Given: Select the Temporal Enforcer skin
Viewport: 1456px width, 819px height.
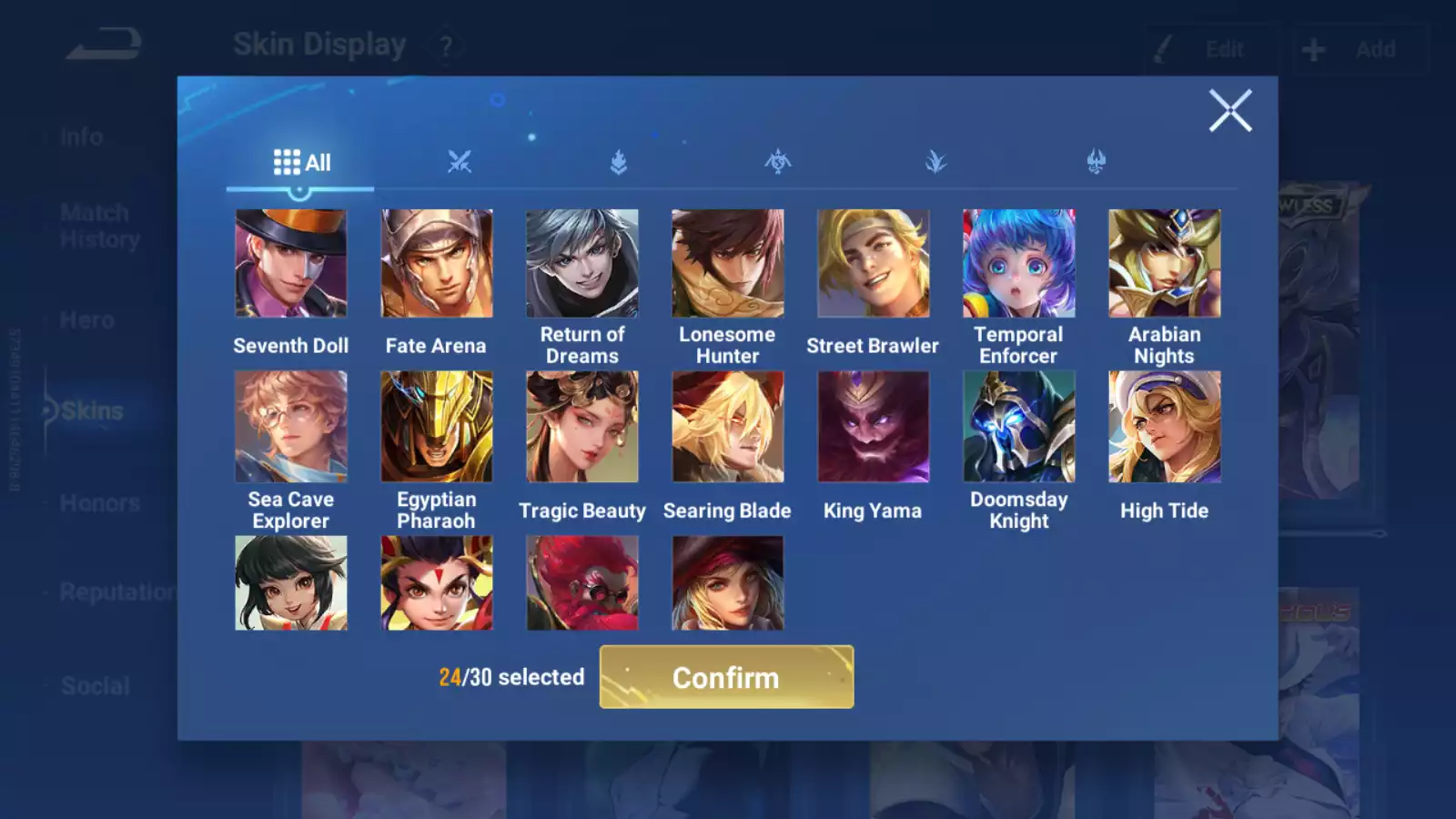Looking at the screenshot, I should coord(1018,264).
